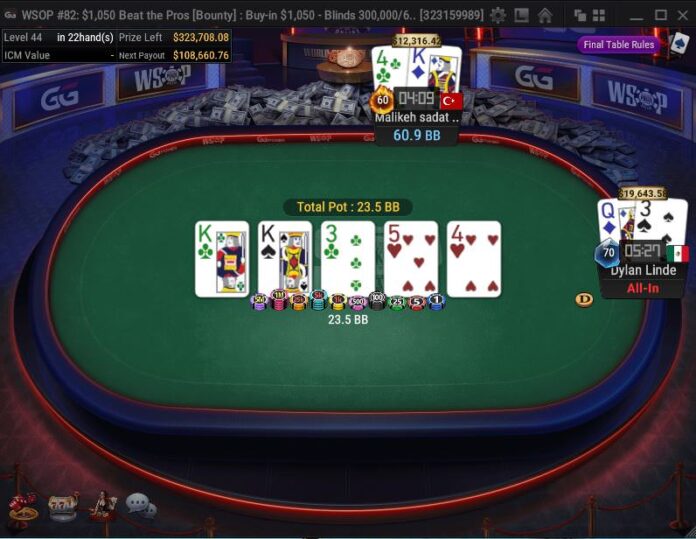This screenshot has height=539, width=696.
Task: Open the live dealer games icon
Action: [x=102, y=506]
